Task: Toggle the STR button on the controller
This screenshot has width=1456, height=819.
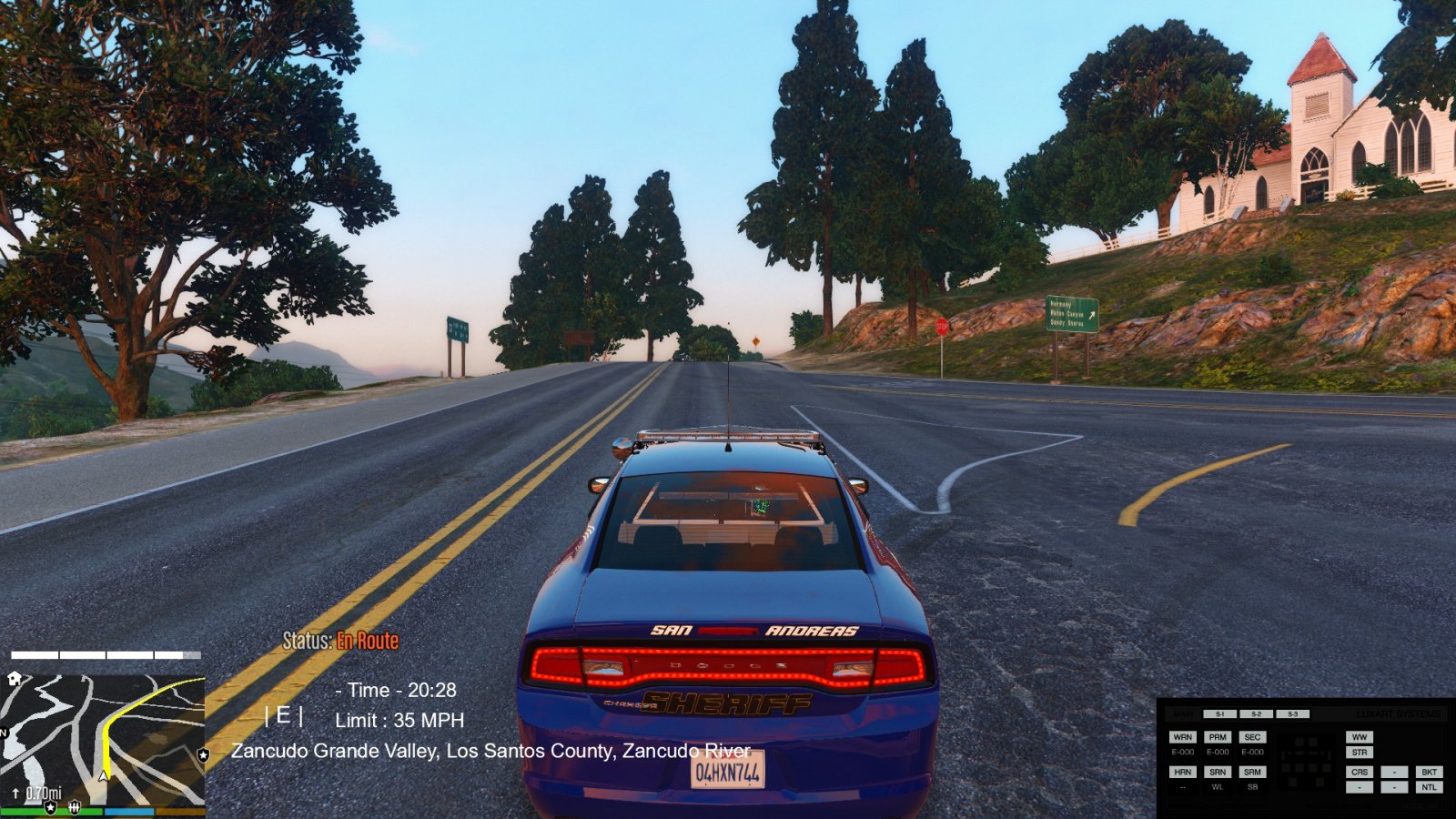Action: pyautogui.click(x=1360, y=753)
